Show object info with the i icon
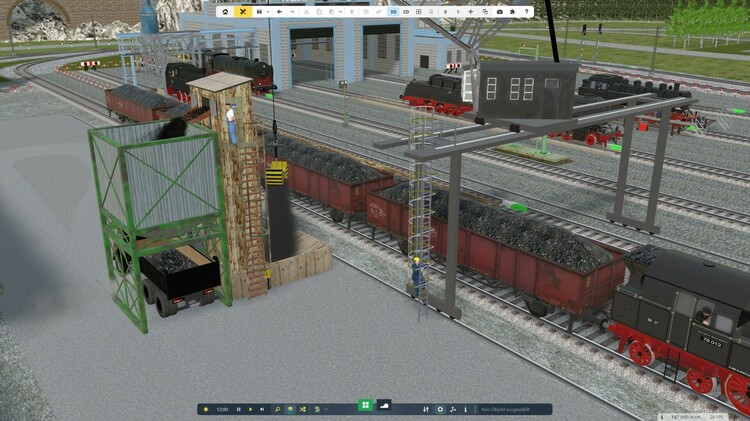 coord(465,409)
